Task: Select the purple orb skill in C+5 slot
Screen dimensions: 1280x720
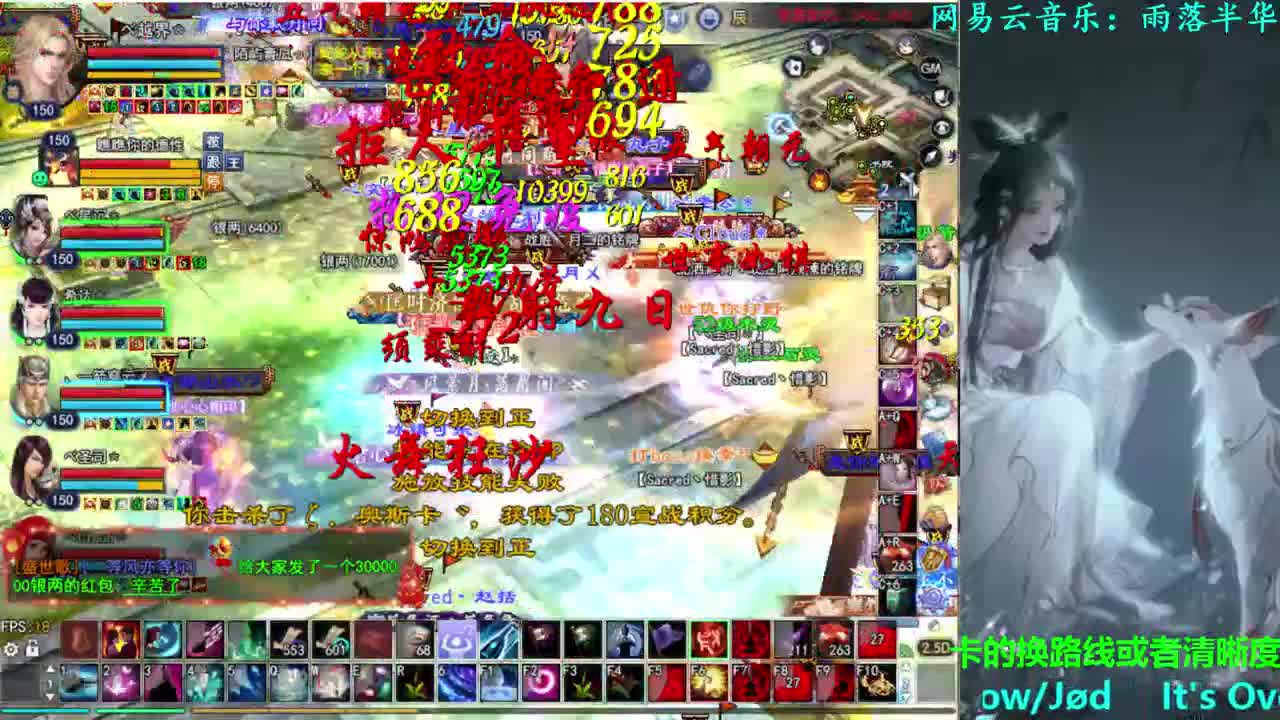Action: pyautogui.click(x=897, y=385)
